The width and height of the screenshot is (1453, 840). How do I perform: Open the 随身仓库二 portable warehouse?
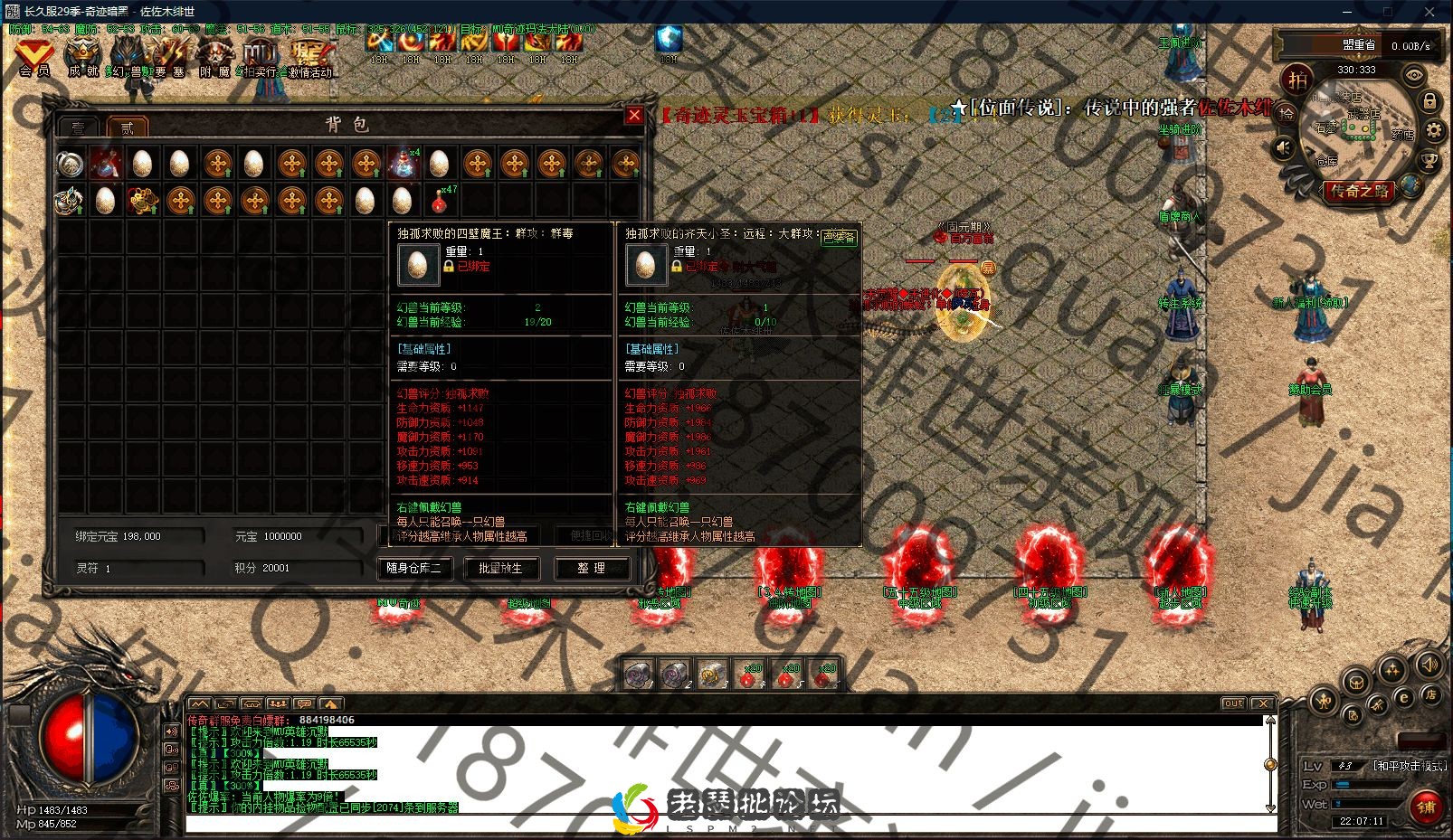point(413,568)
